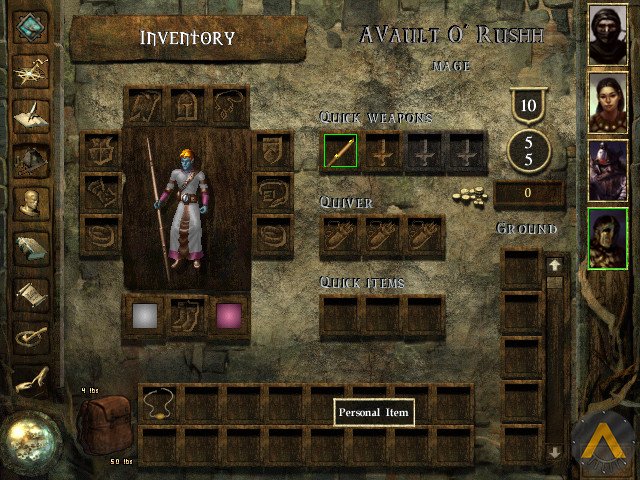Open the mage spellbook icon
This screenshot has height=480, width=640.
[x=33, y=248]
